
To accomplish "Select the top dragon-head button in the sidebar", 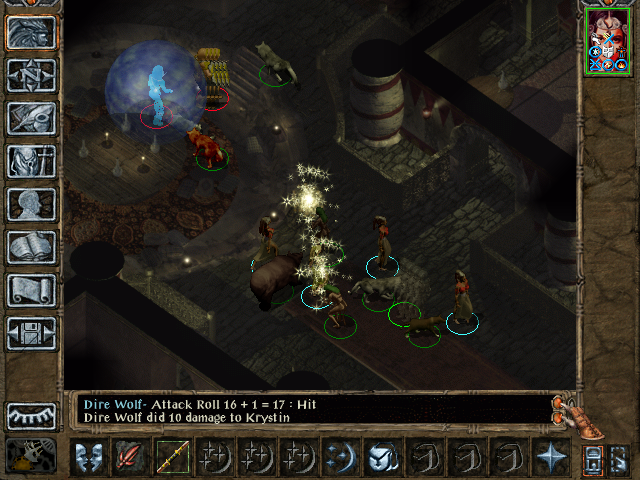I will [31, 33].
